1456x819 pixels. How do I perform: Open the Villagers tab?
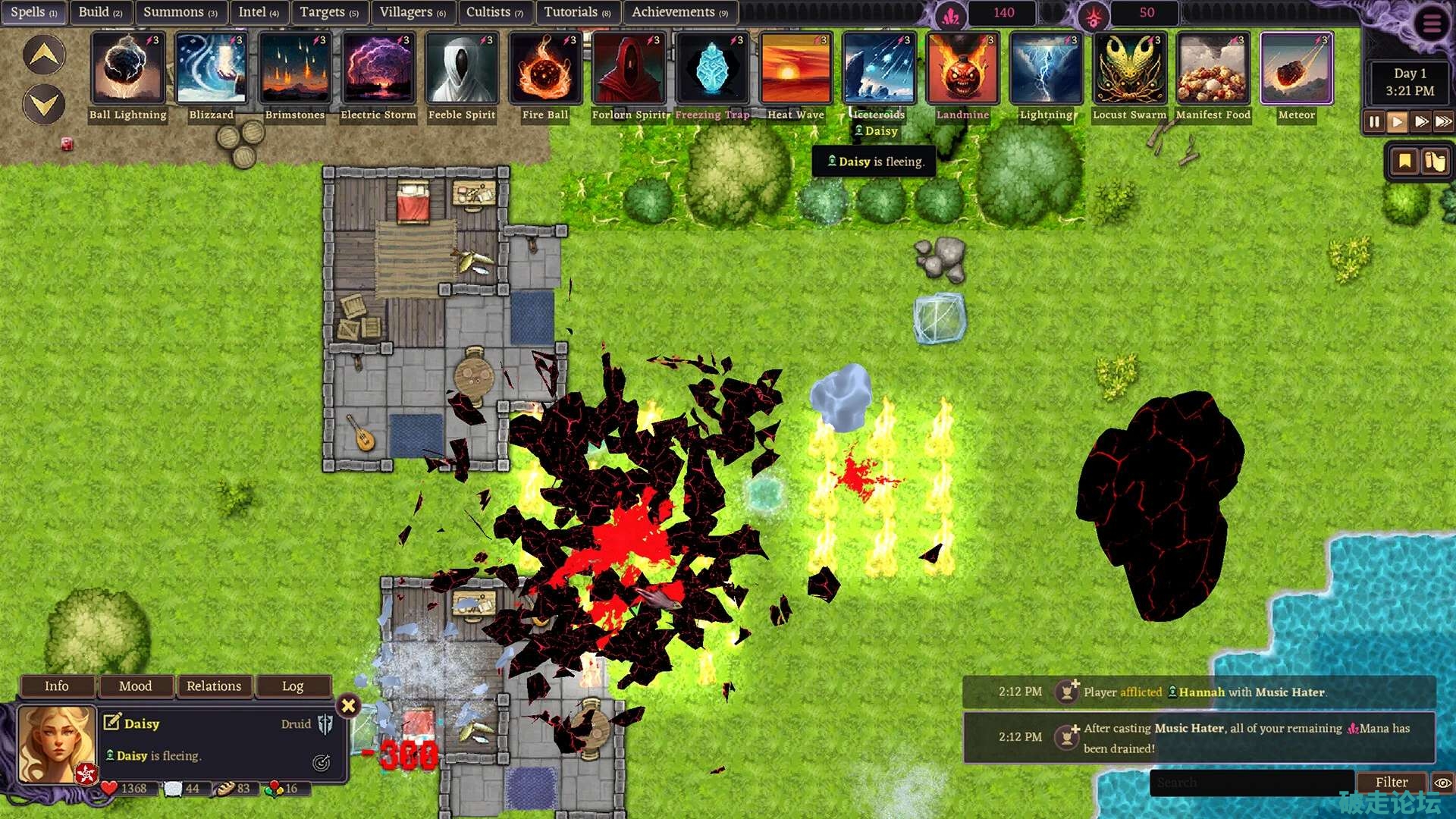(x=412, y=12)
